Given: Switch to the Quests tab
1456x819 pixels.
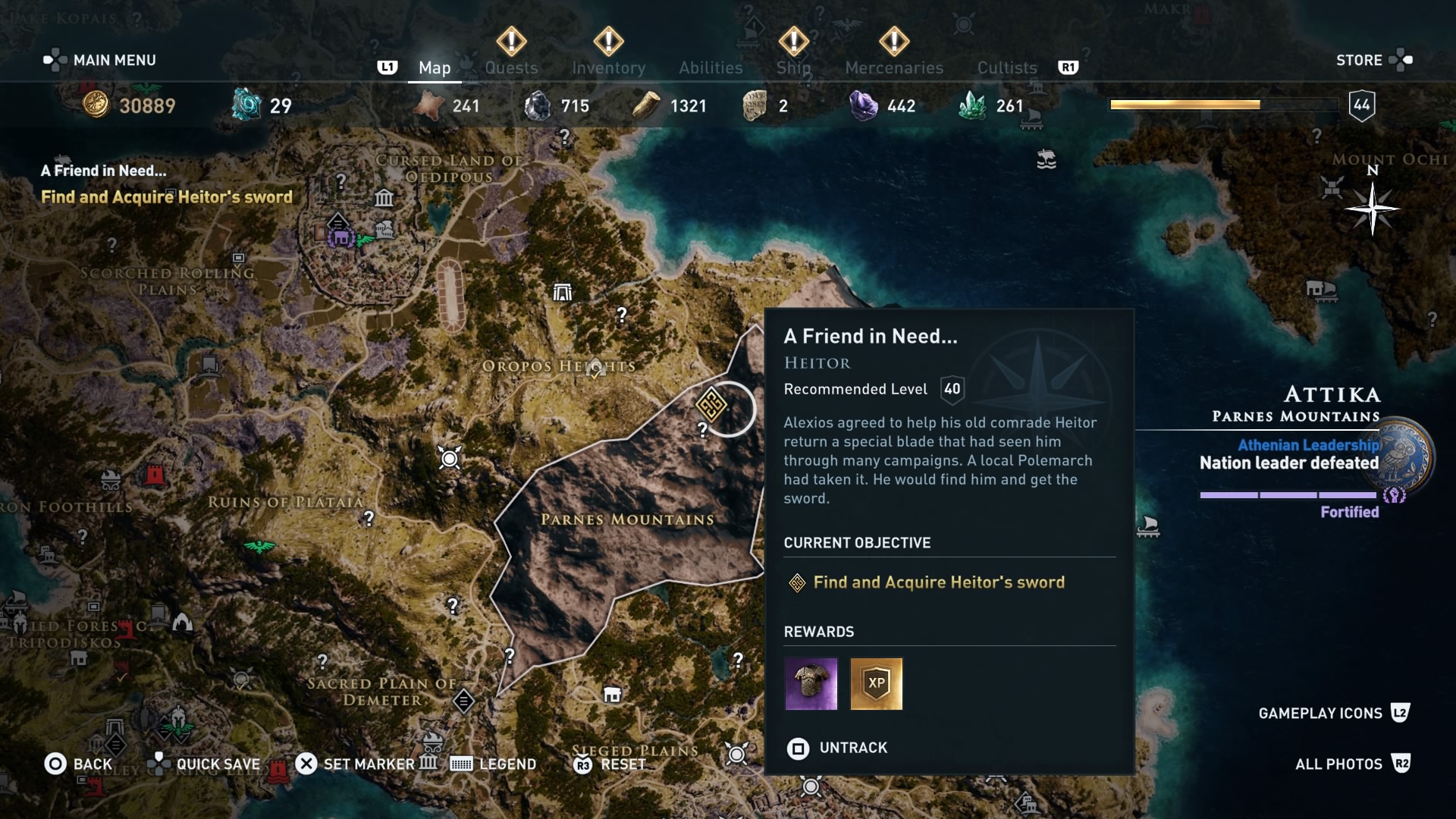Looking at the screenshot, I should pos(512,67).
